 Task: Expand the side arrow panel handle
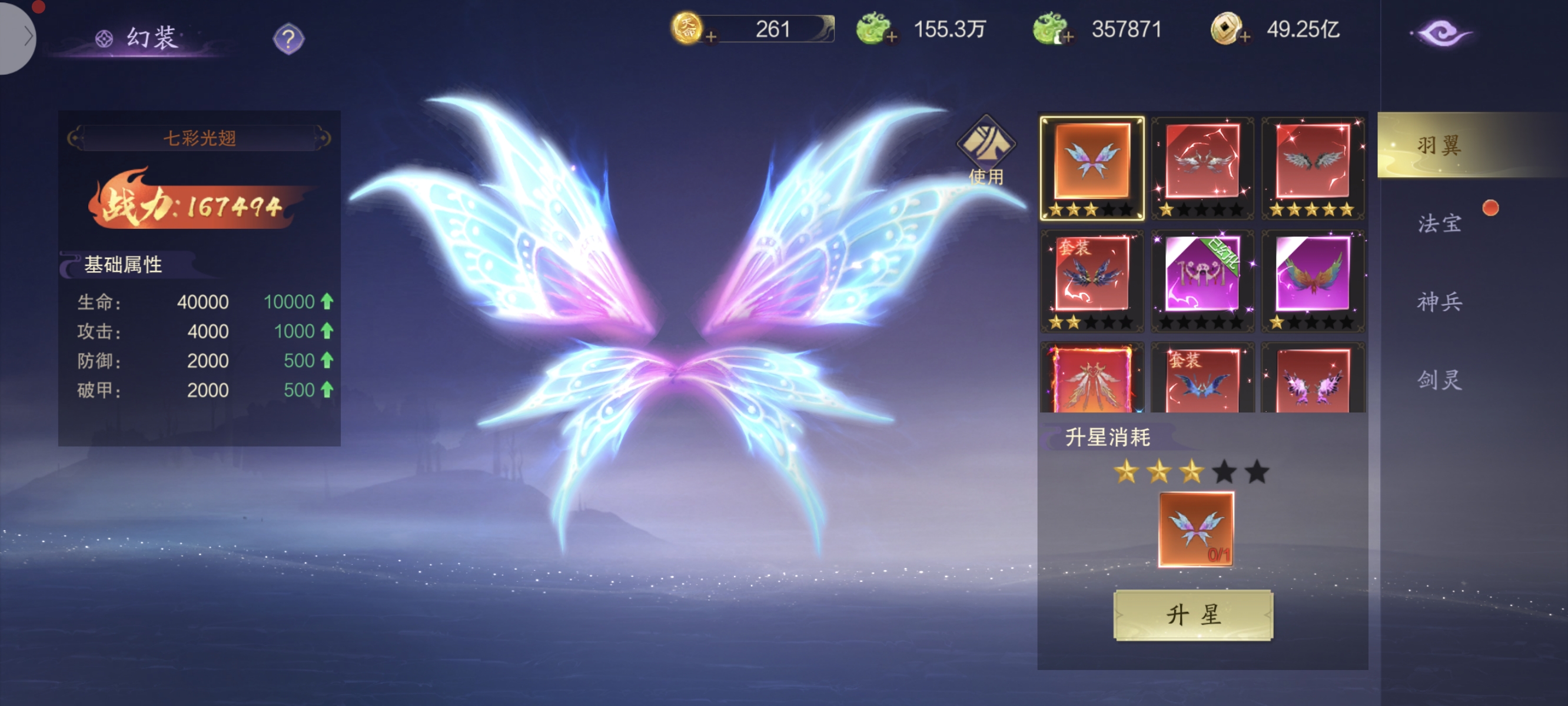coord(18,36)
